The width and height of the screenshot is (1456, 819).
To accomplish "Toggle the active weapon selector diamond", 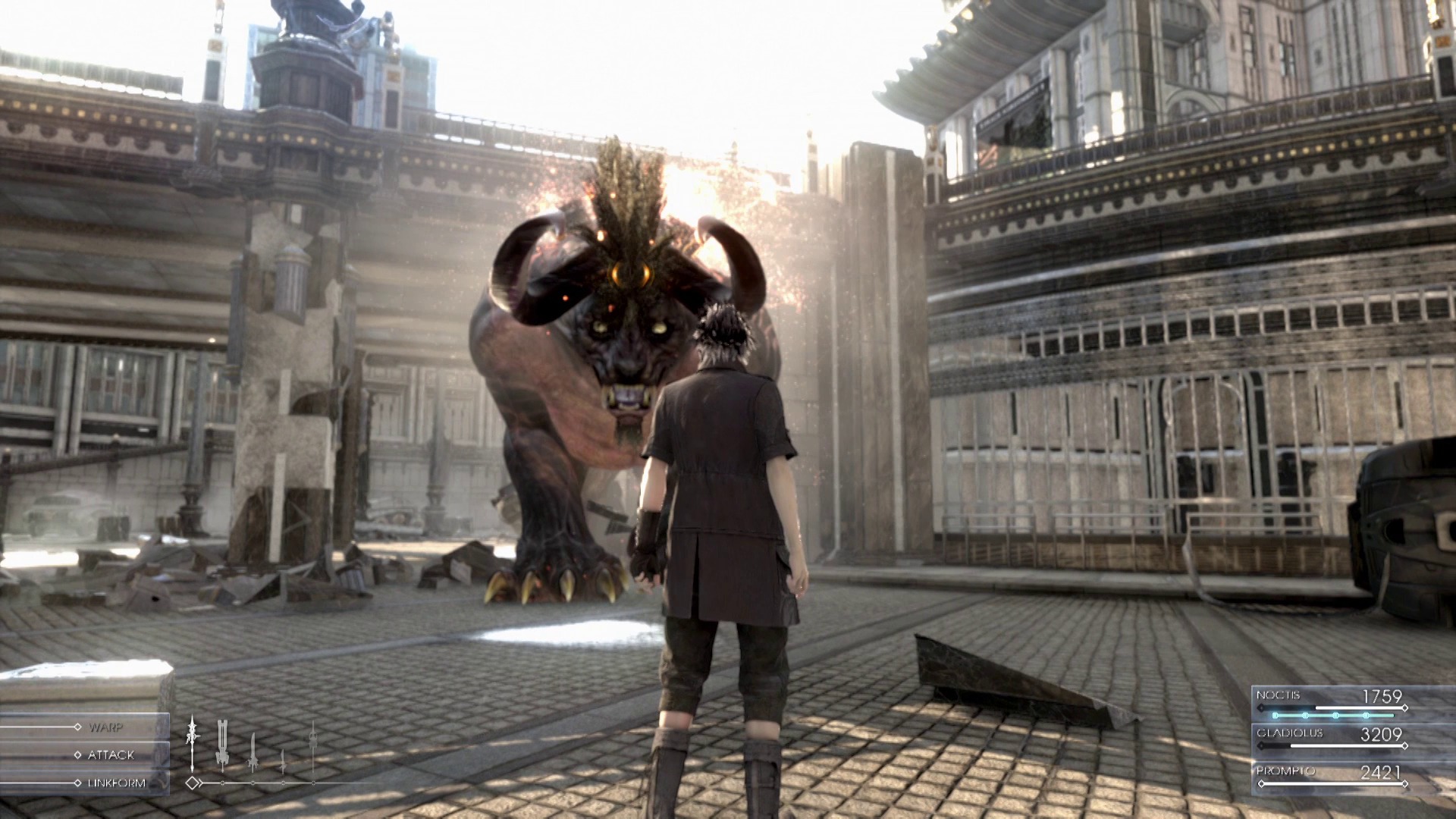I will click(x=193, y=783).
